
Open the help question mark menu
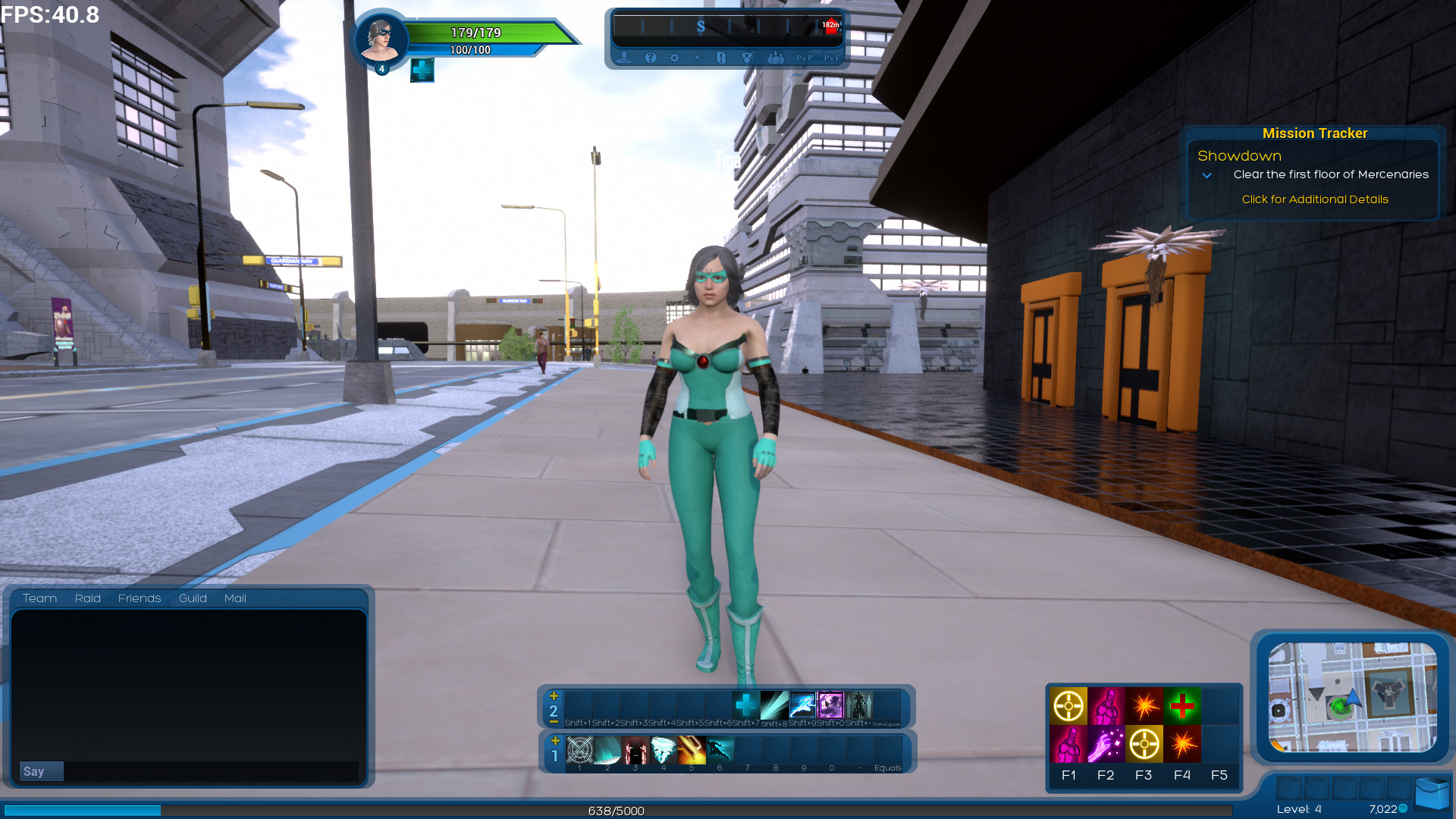point(650,58)
